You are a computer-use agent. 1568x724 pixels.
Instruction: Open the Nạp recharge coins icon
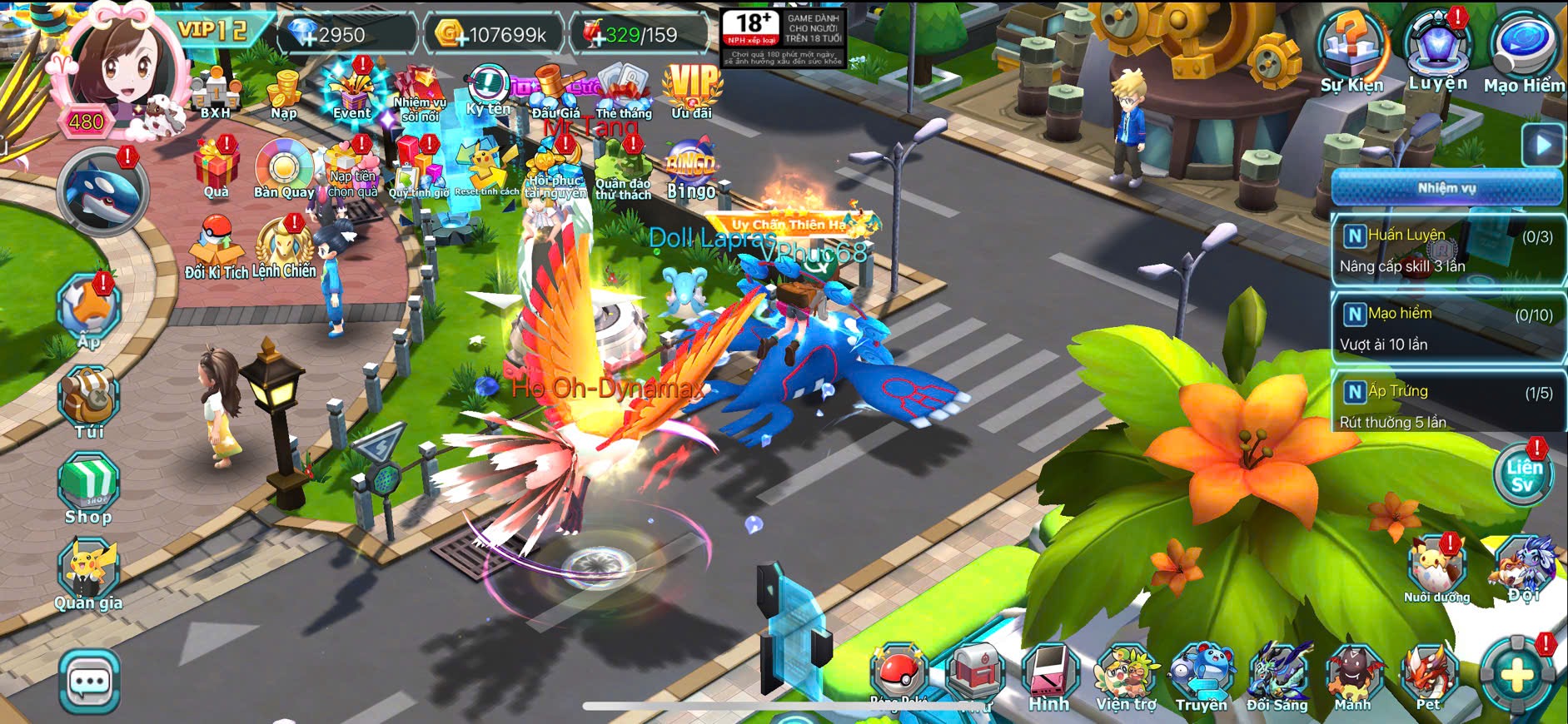(284, 94)
